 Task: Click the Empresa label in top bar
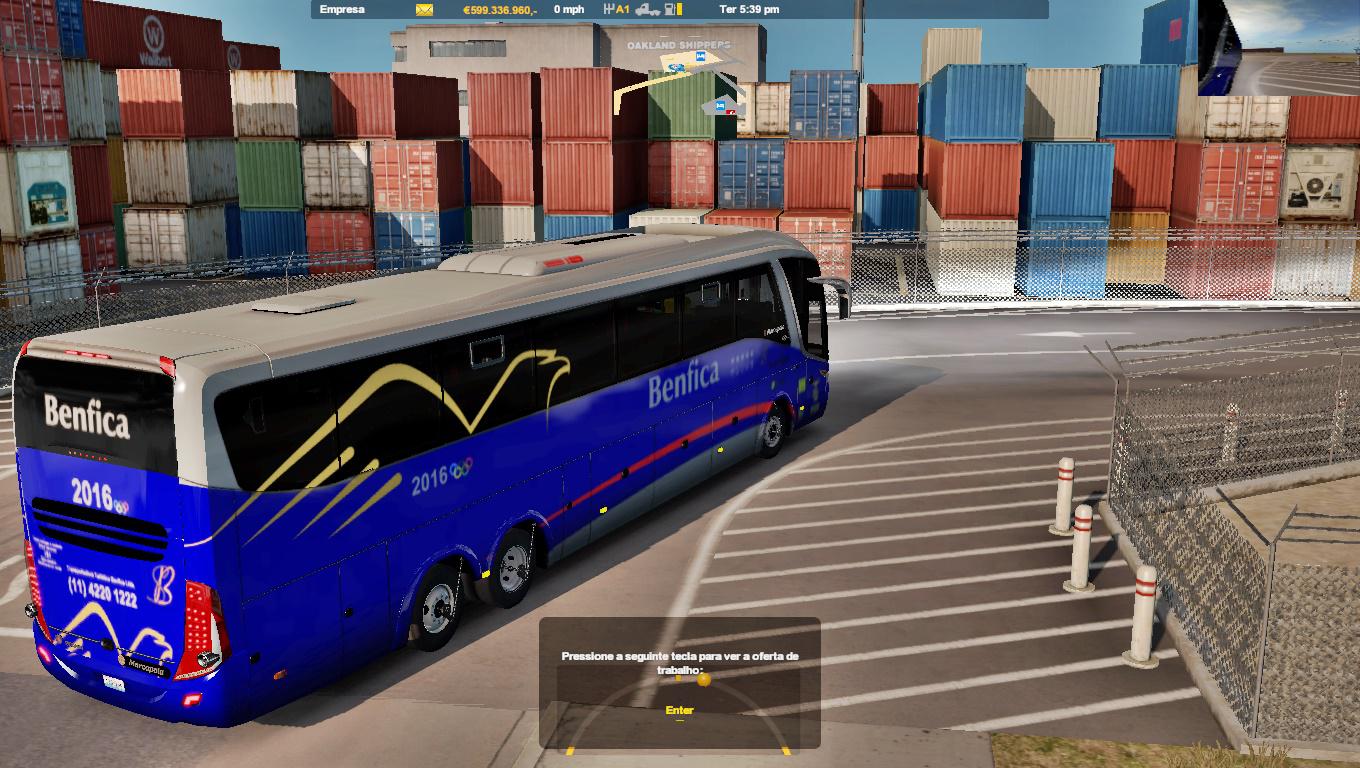(x=342, y=10)
